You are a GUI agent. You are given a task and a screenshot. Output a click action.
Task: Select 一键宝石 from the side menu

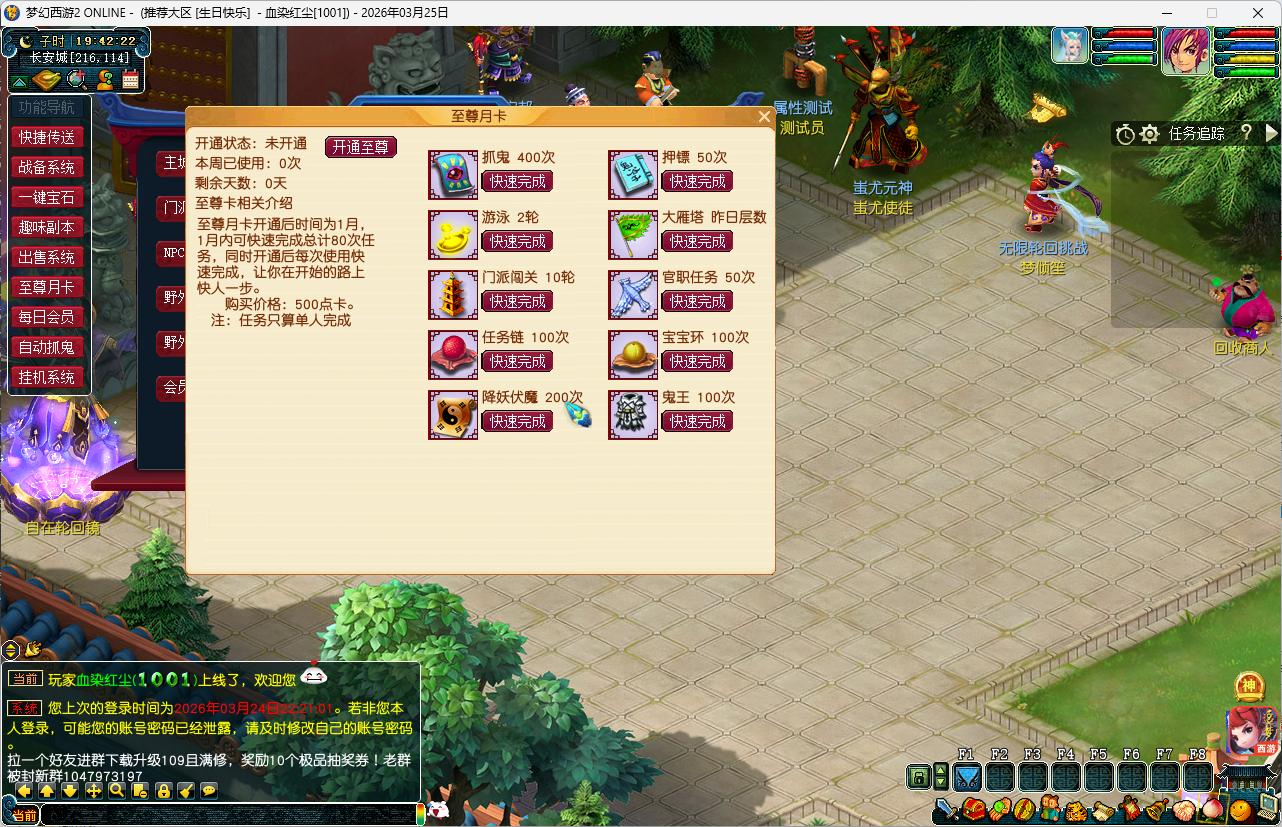tap(47, 197)
